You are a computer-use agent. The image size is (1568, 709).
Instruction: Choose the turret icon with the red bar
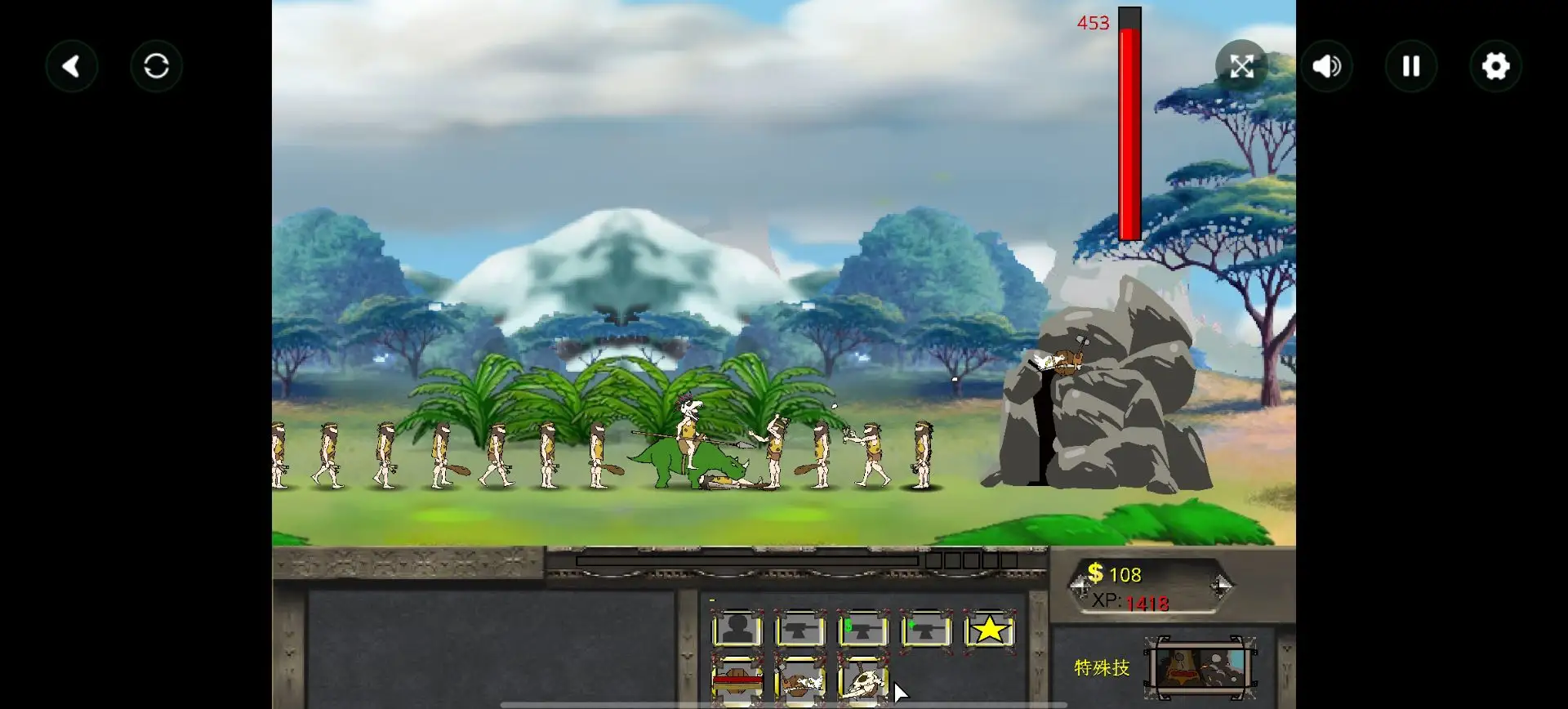[x=737, y=680]
